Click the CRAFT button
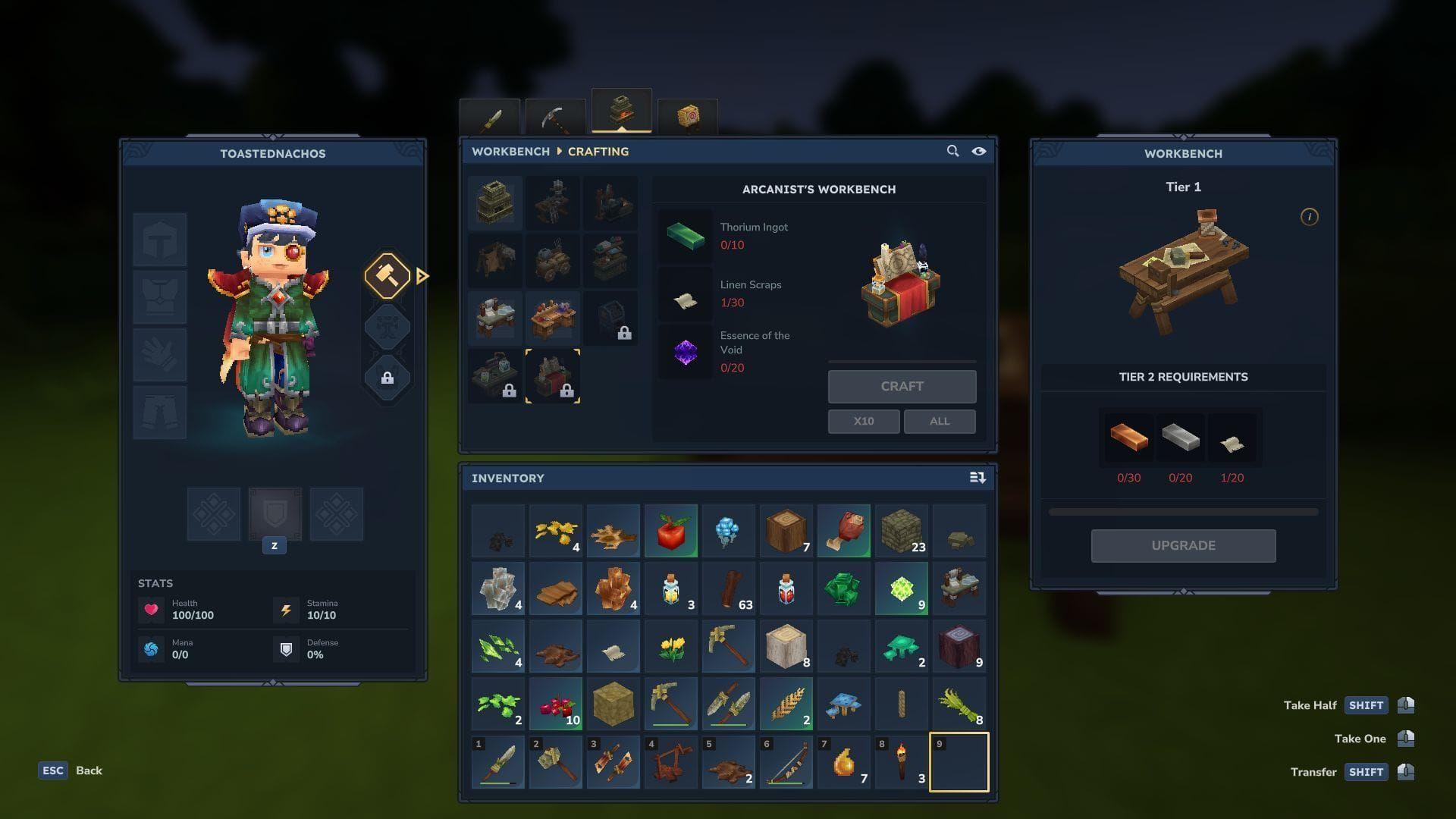 (x=902, y=386)
